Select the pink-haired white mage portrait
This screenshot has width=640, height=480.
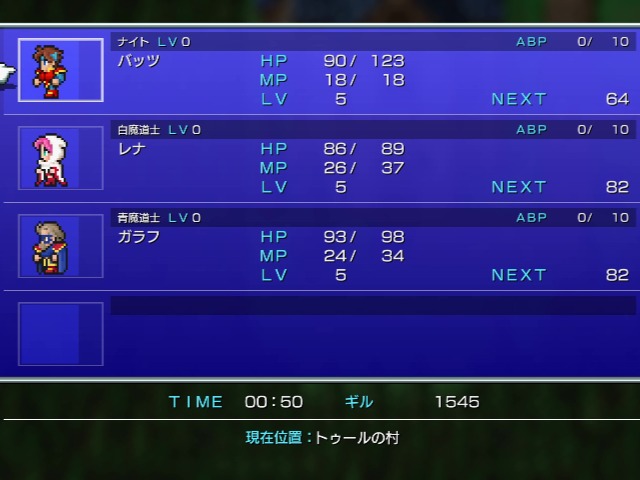(x=60, y=158)
